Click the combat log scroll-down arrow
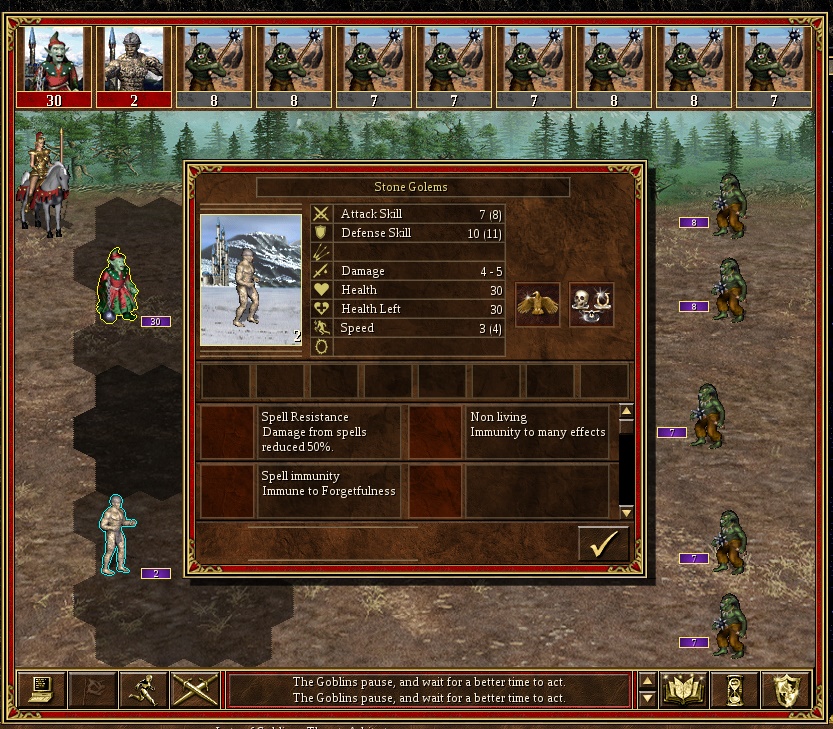 pyautogui.click(x=647, y=698)
